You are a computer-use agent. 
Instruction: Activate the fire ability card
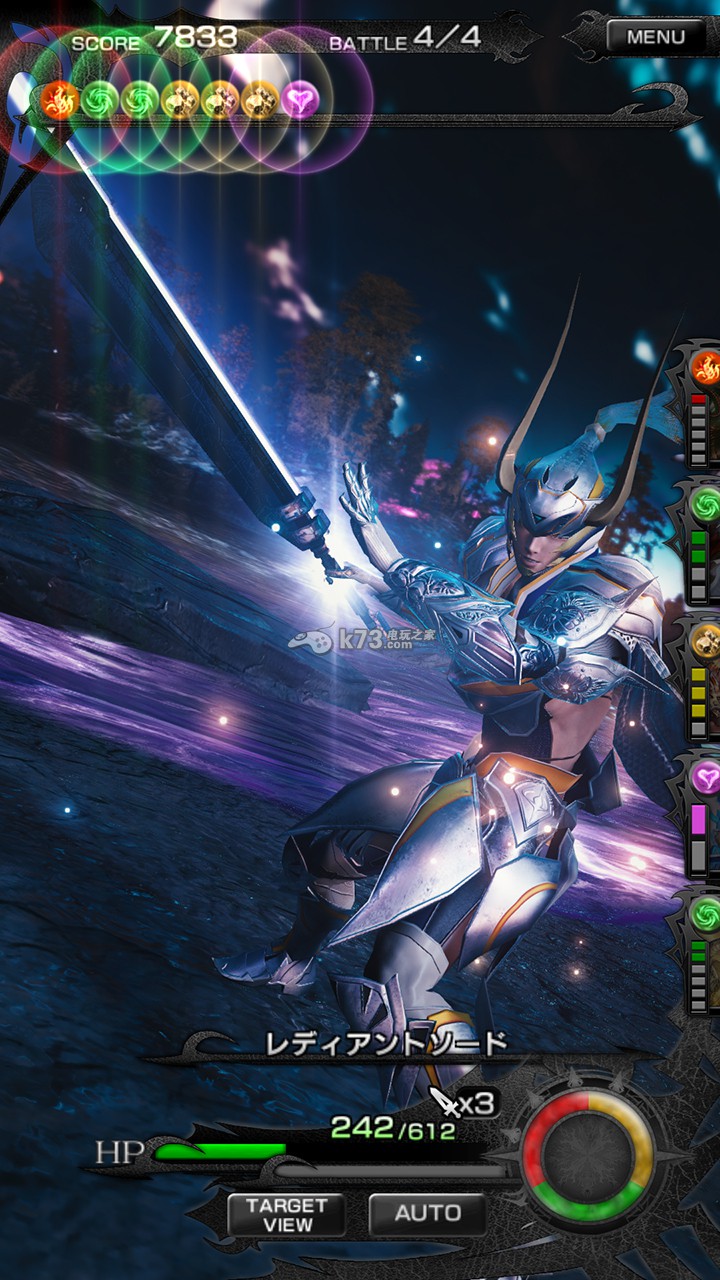pos(705,400)
